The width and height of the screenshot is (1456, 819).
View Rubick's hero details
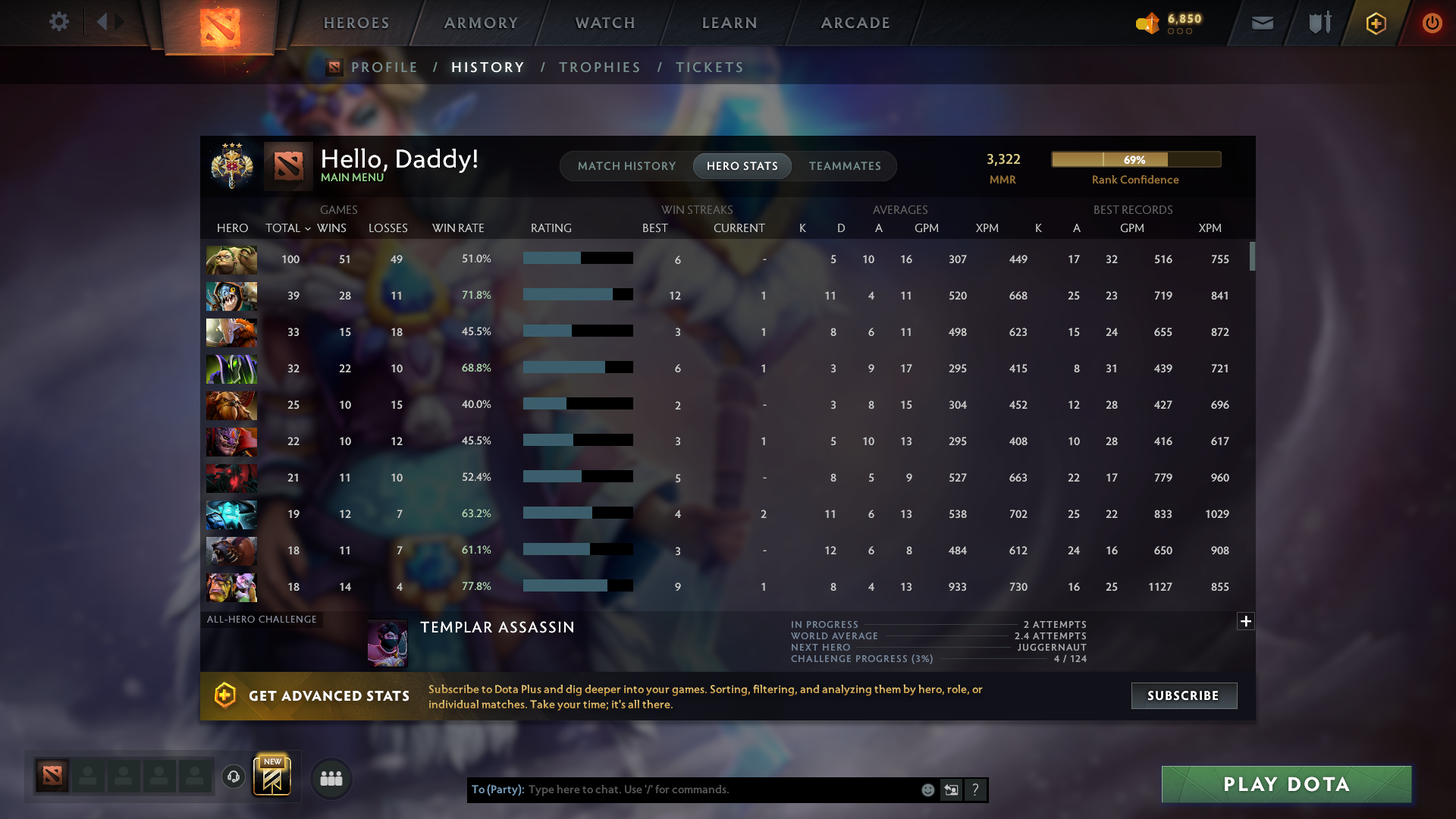231,369
